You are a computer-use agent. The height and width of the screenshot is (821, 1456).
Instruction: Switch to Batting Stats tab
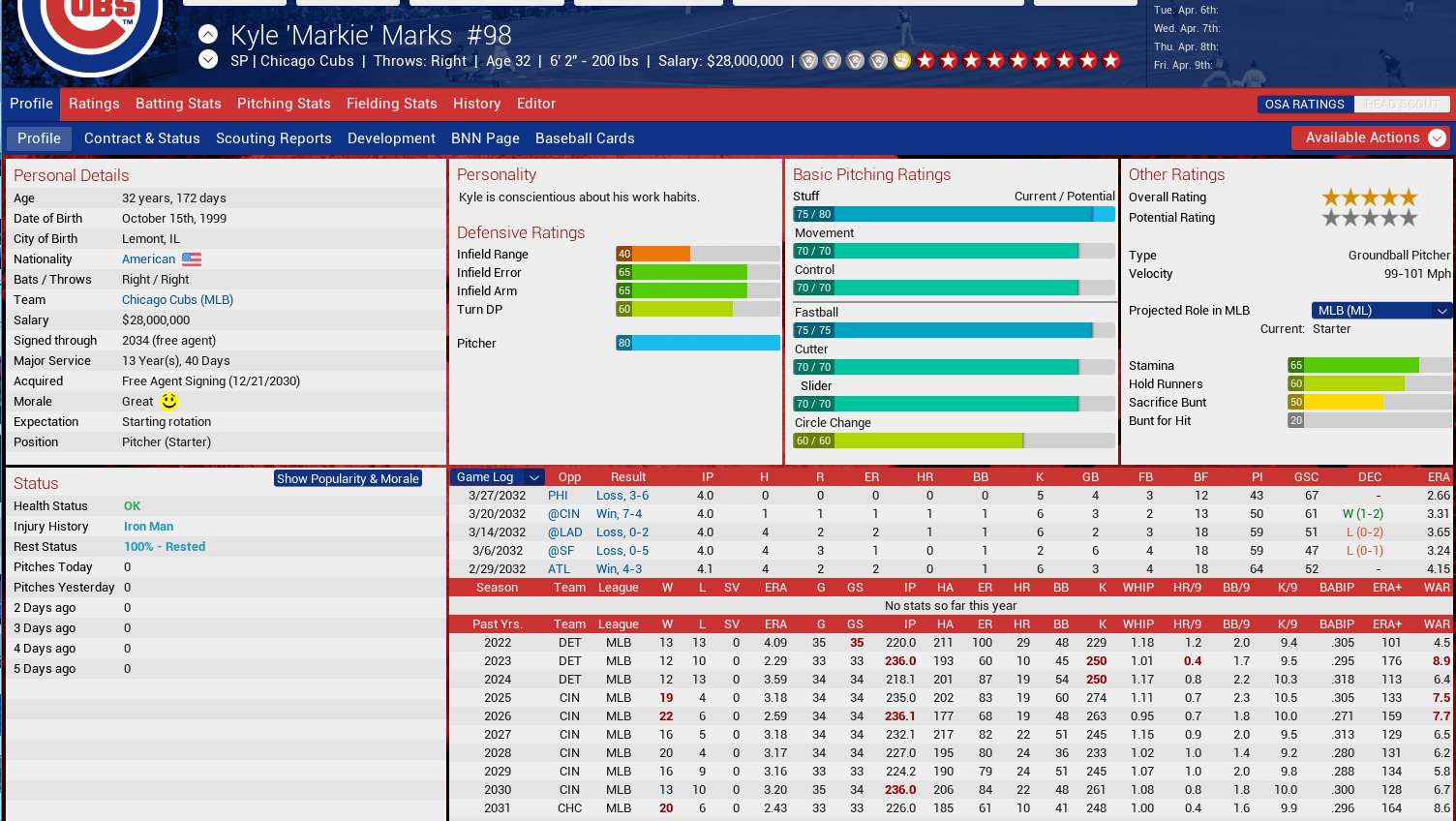(x=178, y=104)
